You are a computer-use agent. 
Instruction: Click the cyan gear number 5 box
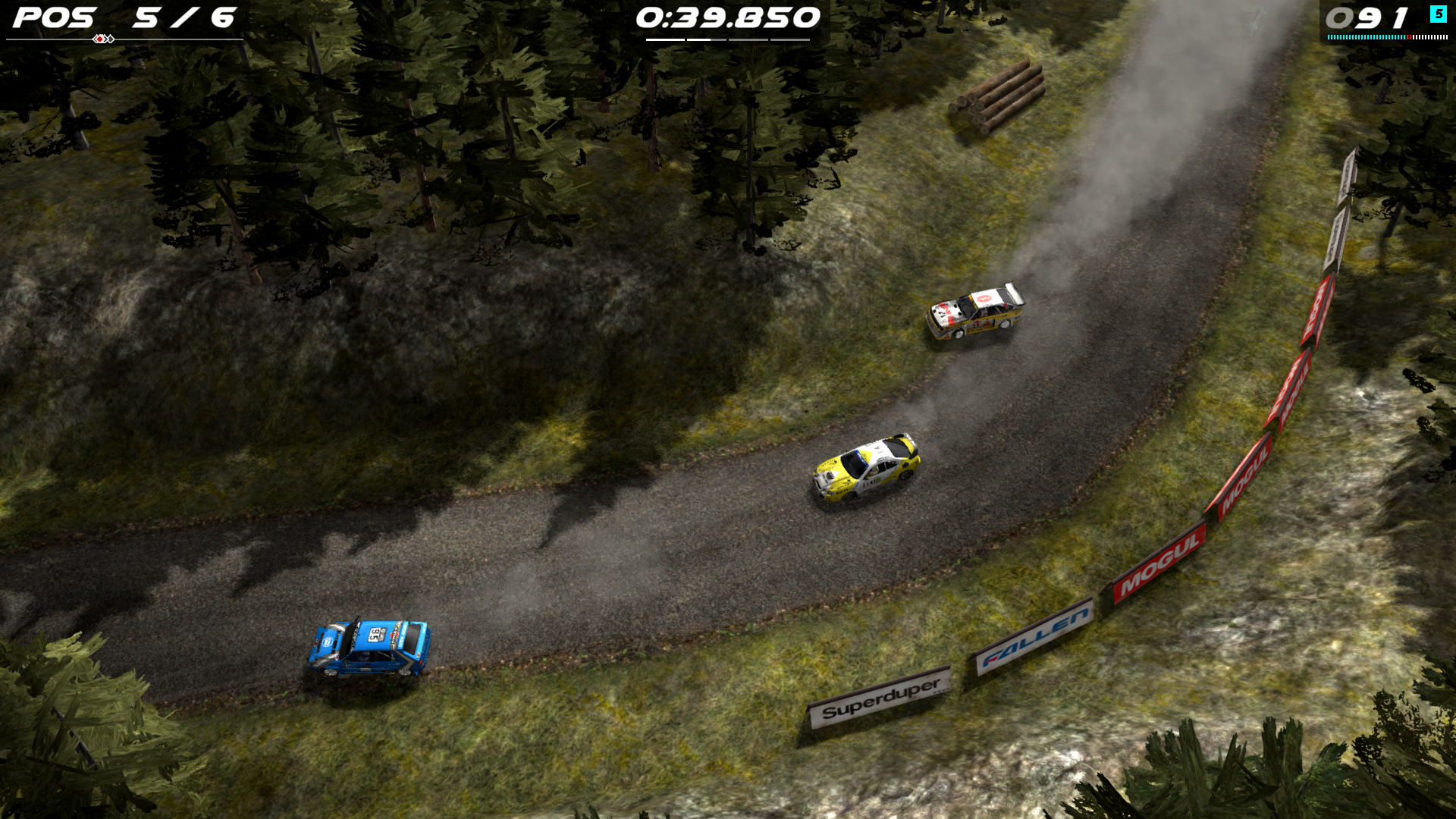tap(1439, 14)
